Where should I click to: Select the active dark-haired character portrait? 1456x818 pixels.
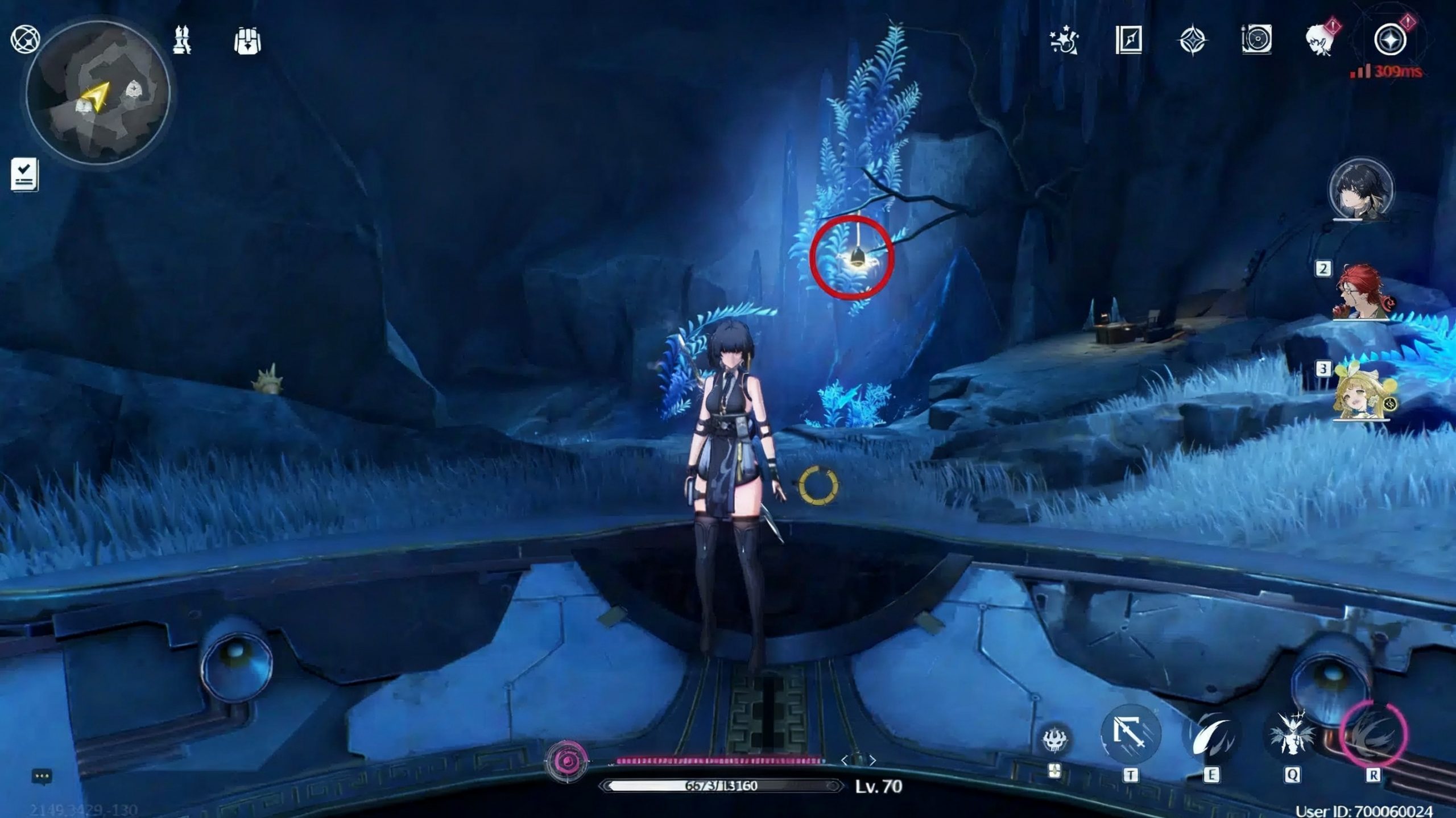[1360, 190]
